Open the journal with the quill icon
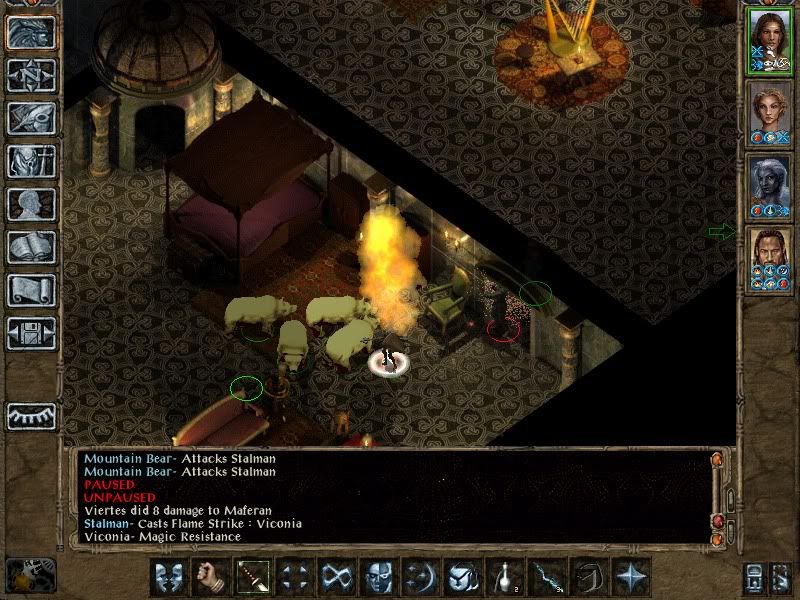This screenshot has width=800, height=600. coord(32,118)
